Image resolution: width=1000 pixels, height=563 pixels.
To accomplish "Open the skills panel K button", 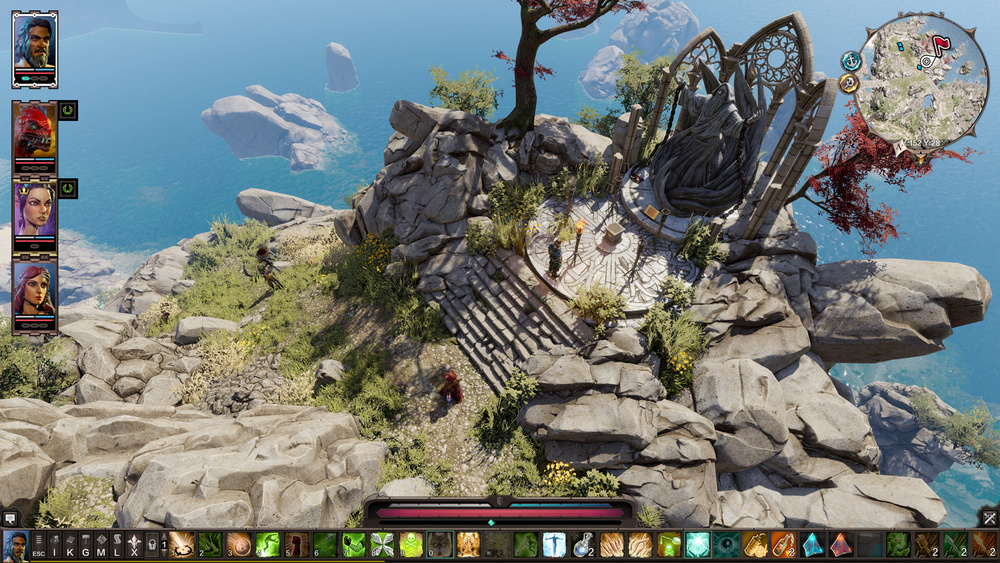I will click(x=70, y=545).
